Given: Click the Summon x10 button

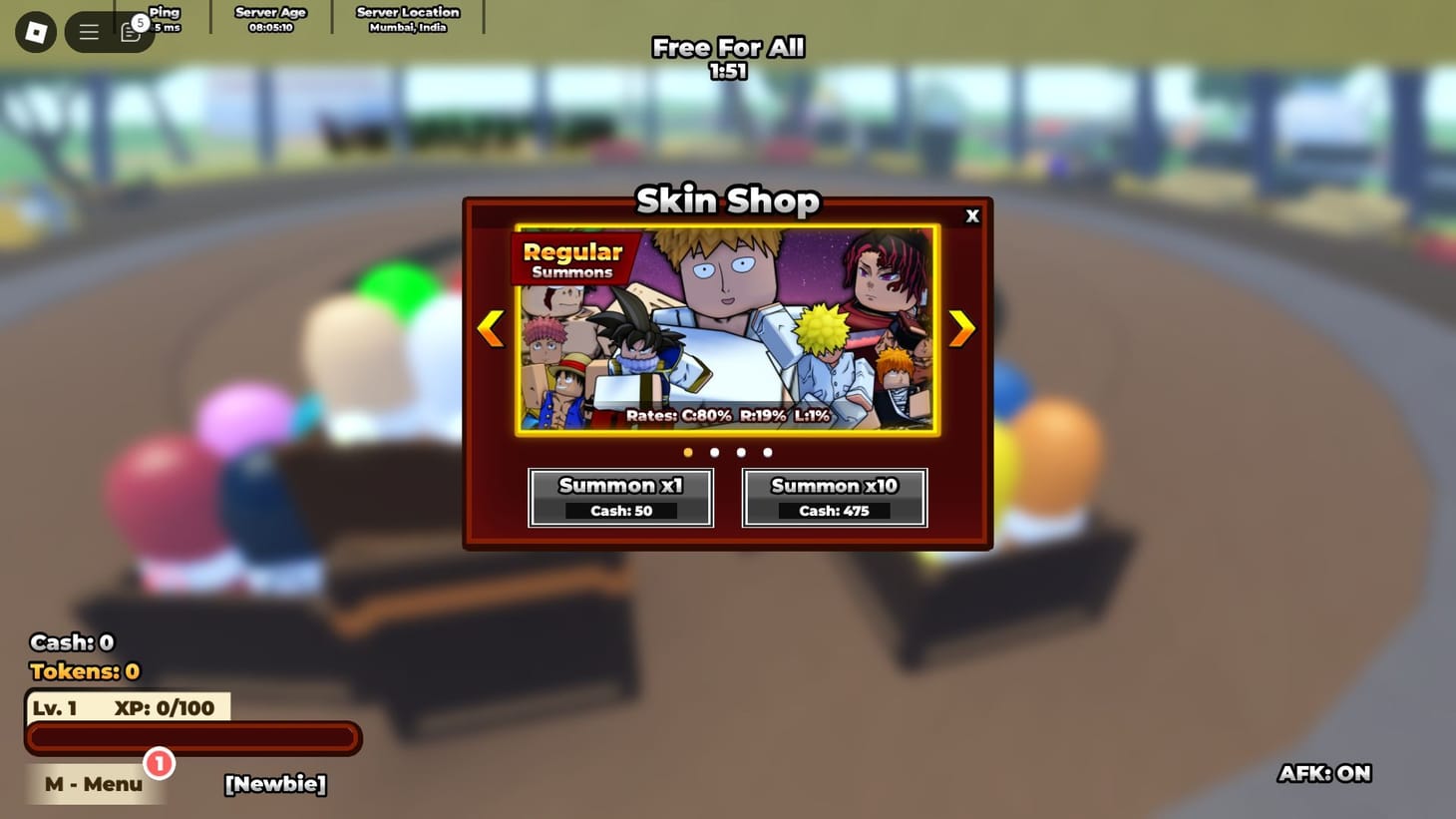Looking at the screenshot, I should (x=834, y=497).
